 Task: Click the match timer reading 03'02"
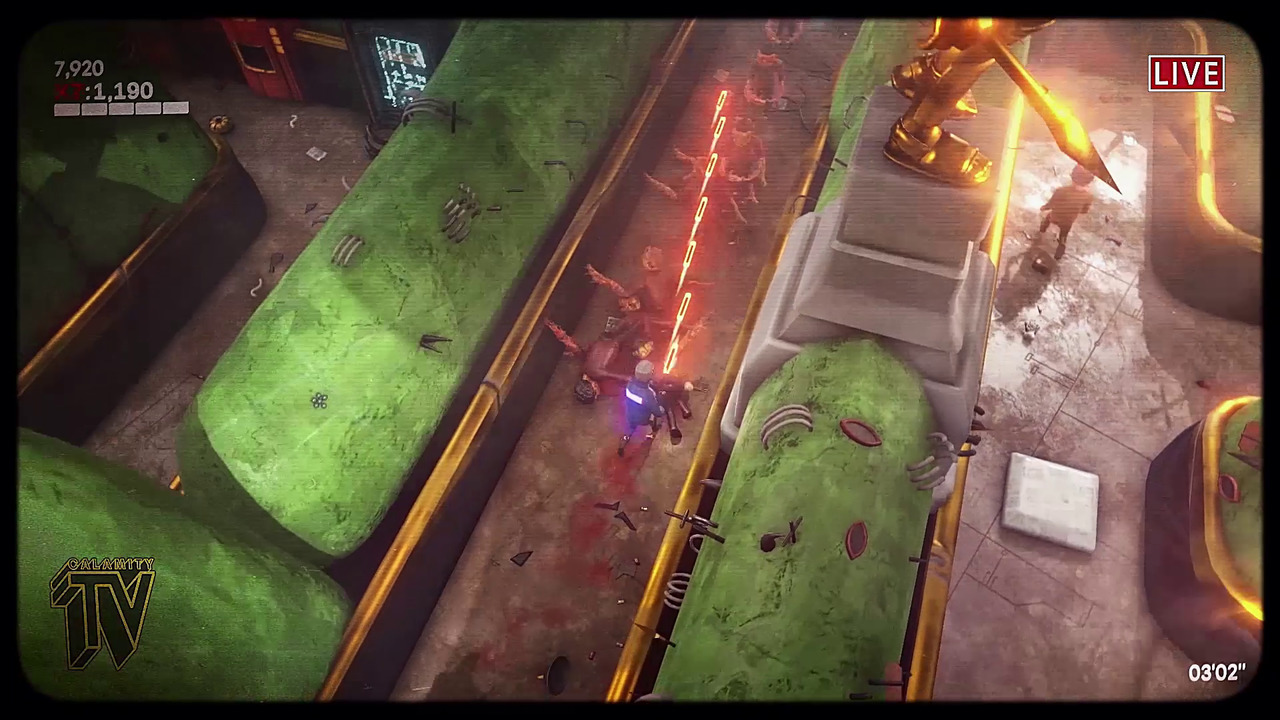tap(1216, 673)
